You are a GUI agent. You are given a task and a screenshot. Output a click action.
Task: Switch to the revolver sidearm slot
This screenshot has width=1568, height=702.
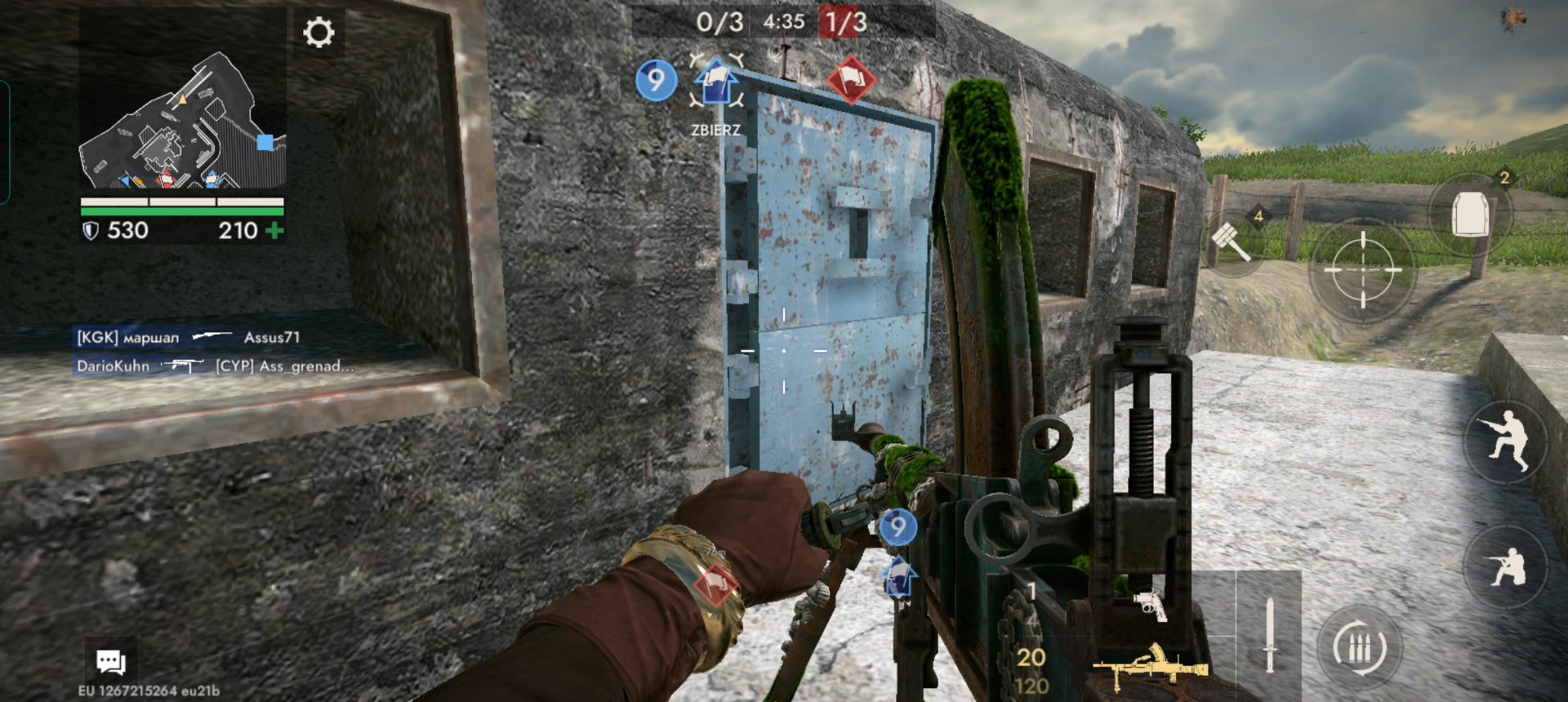(1151, 605)
